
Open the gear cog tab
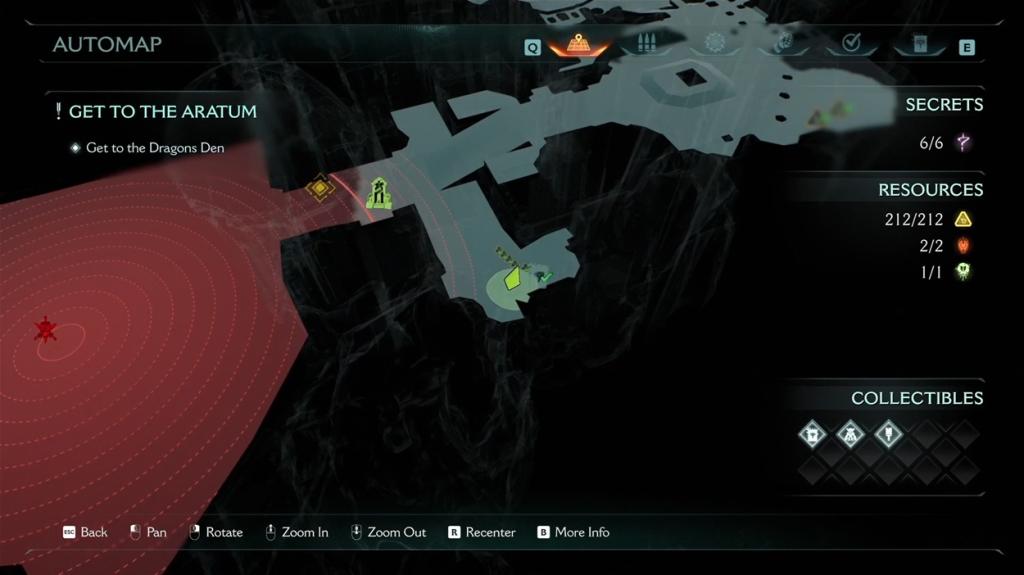point(714,43)
